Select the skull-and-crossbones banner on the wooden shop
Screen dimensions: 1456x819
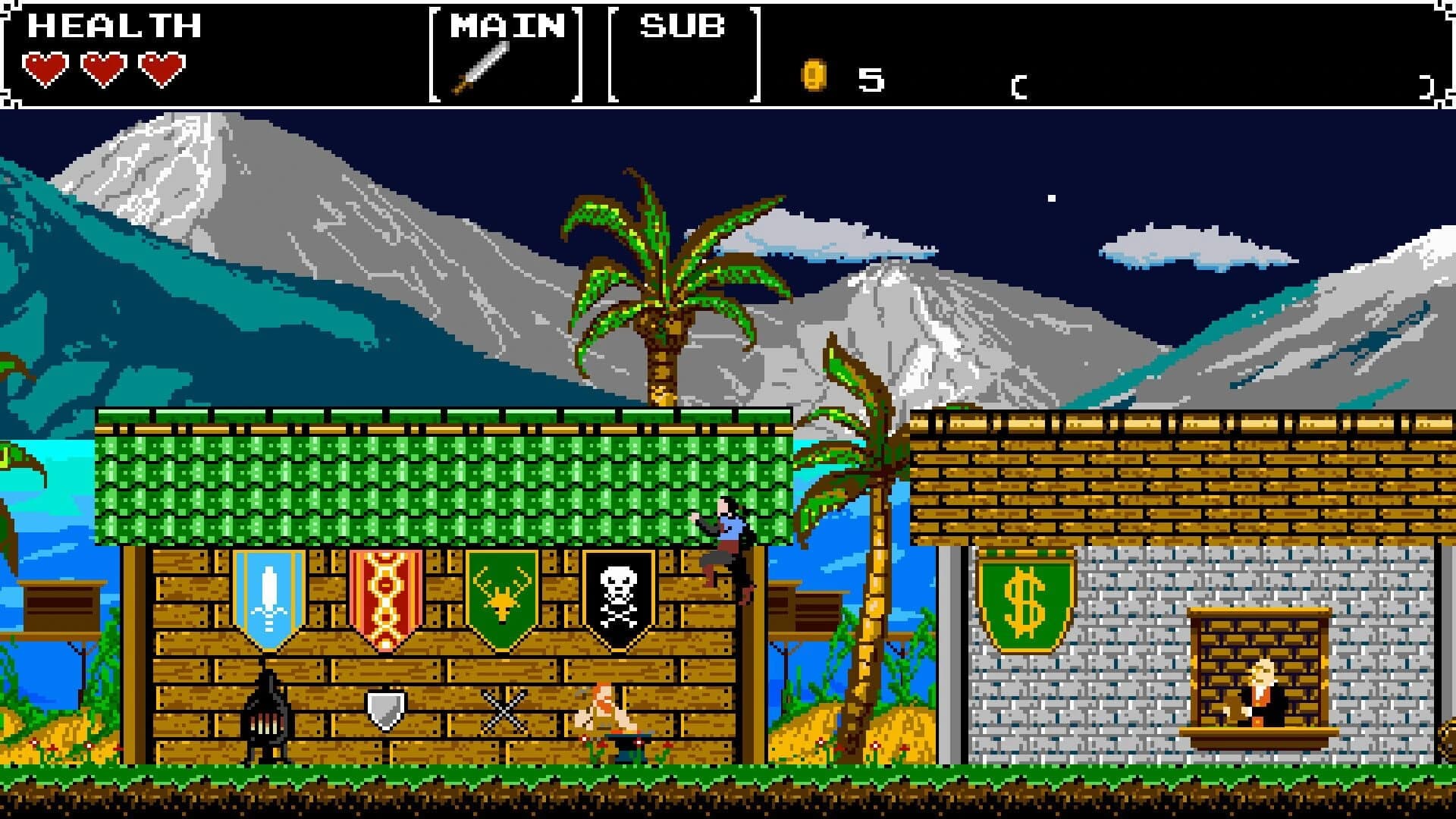617,599
